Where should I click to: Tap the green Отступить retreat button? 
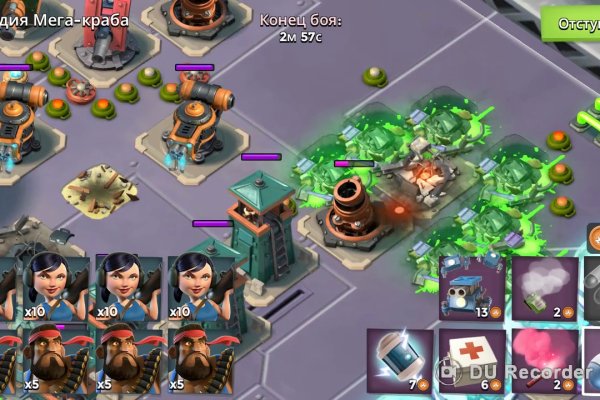click(x=574, y=23)
